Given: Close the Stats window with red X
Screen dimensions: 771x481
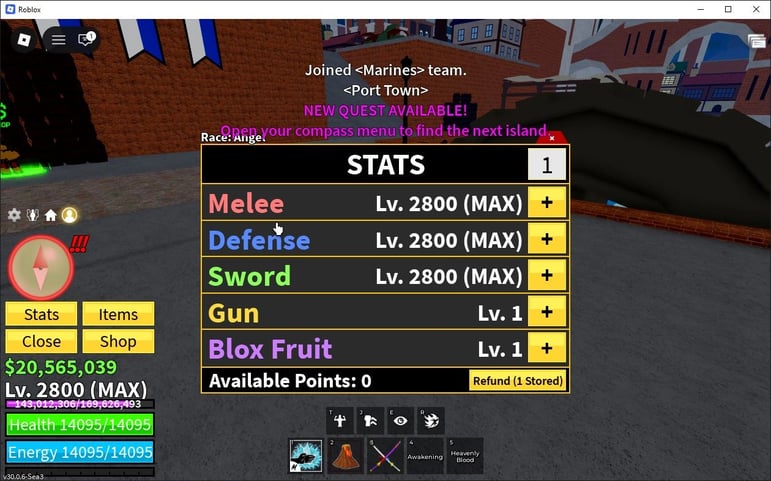Looking at the screenshot, I should [551, 138].
